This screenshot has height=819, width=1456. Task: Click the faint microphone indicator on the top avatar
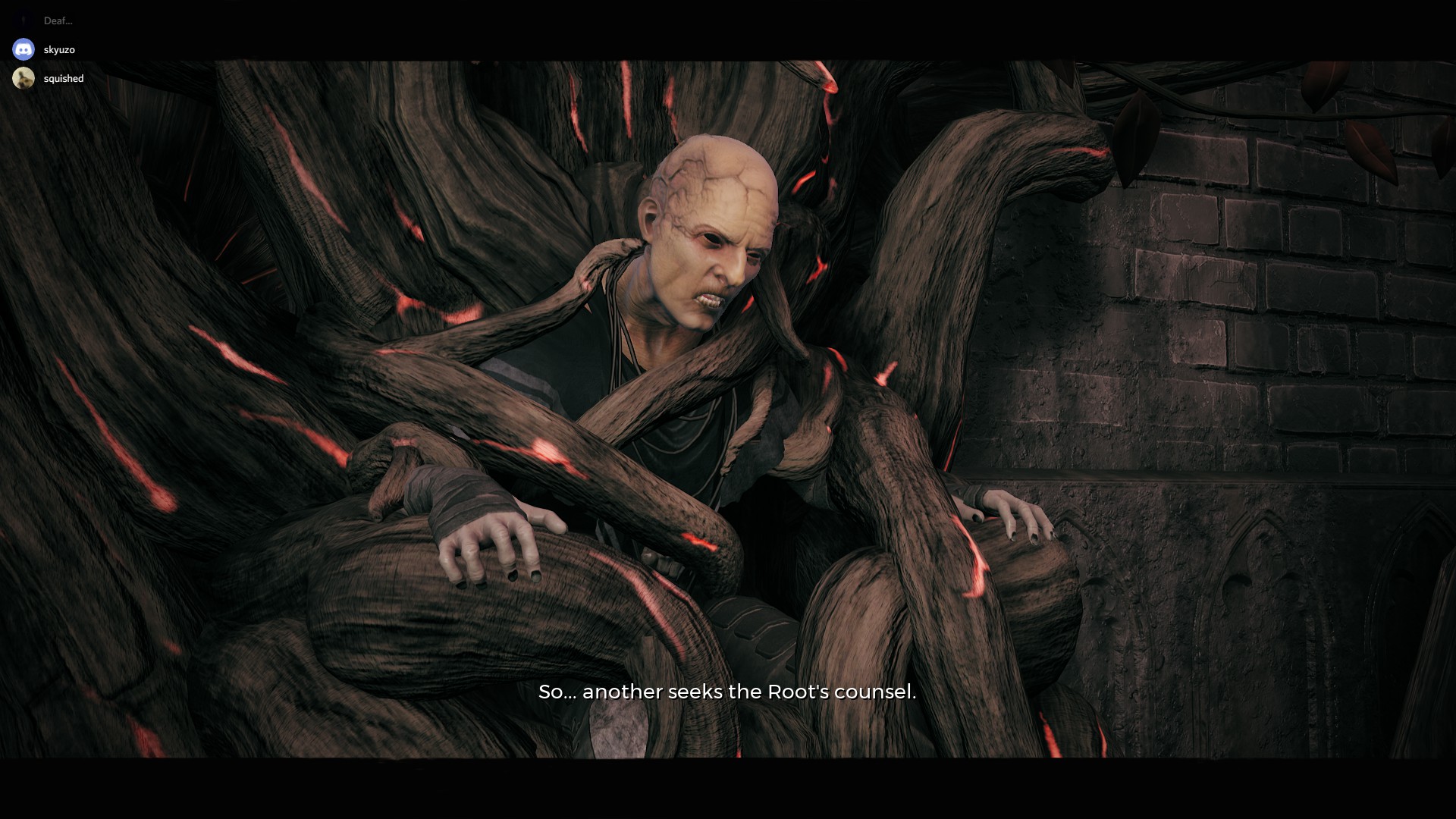tap(24, 20)
